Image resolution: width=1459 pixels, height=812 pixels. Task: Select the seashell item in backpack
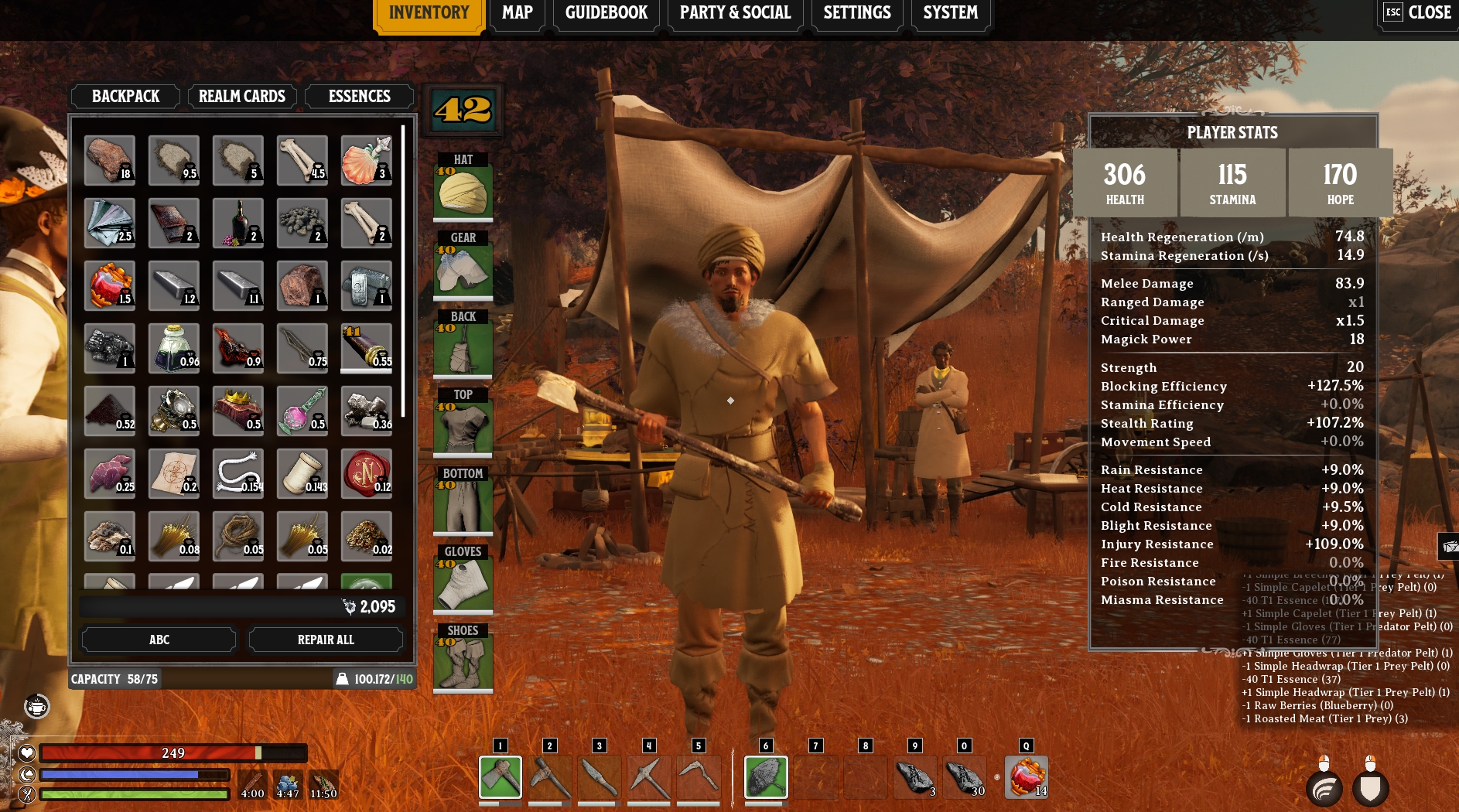coord(366,160)
